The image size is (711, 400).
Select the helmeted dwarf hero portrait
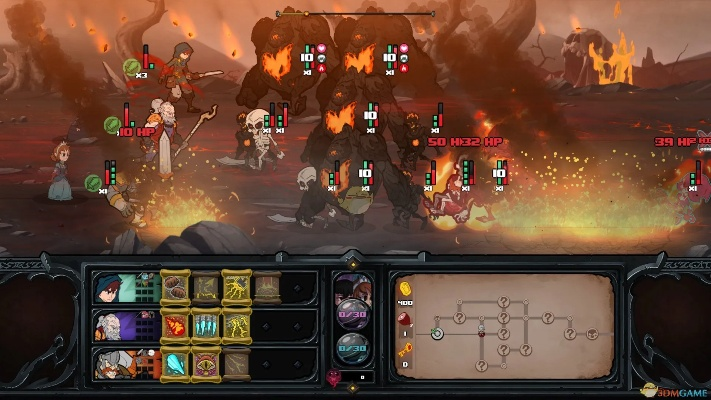(x=109, y=362)
